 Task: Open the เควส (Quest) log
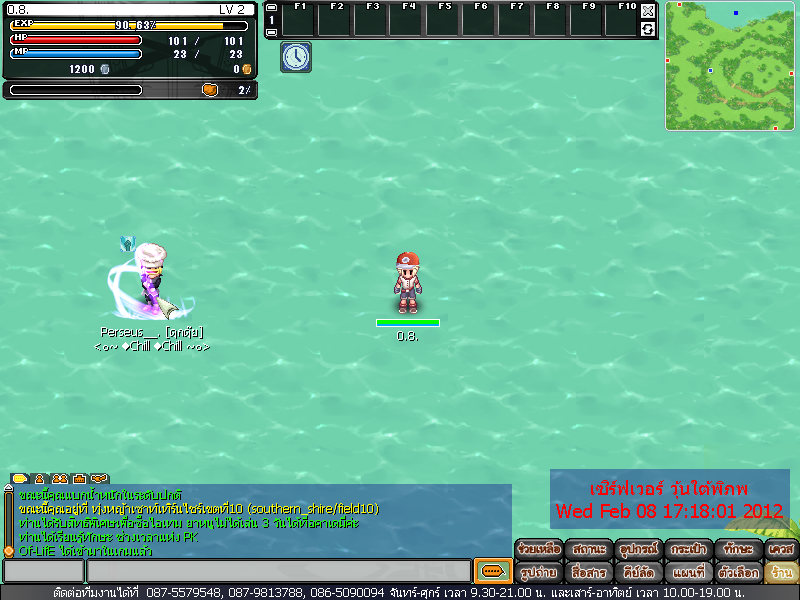(781, 549)
